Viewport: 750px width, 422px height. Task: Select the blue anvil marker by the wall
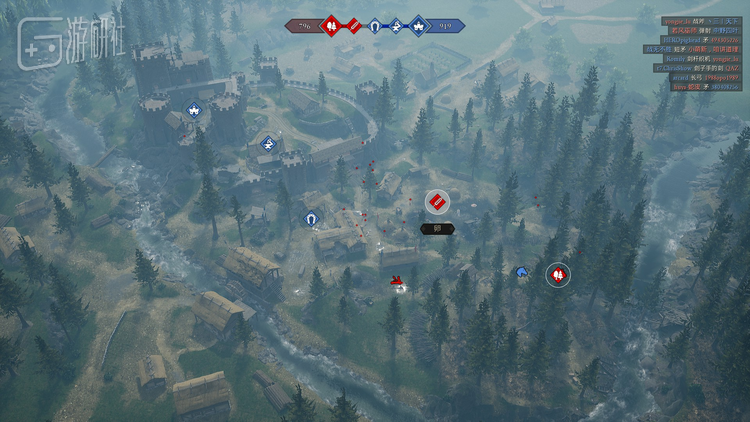[x=267, y=143]
